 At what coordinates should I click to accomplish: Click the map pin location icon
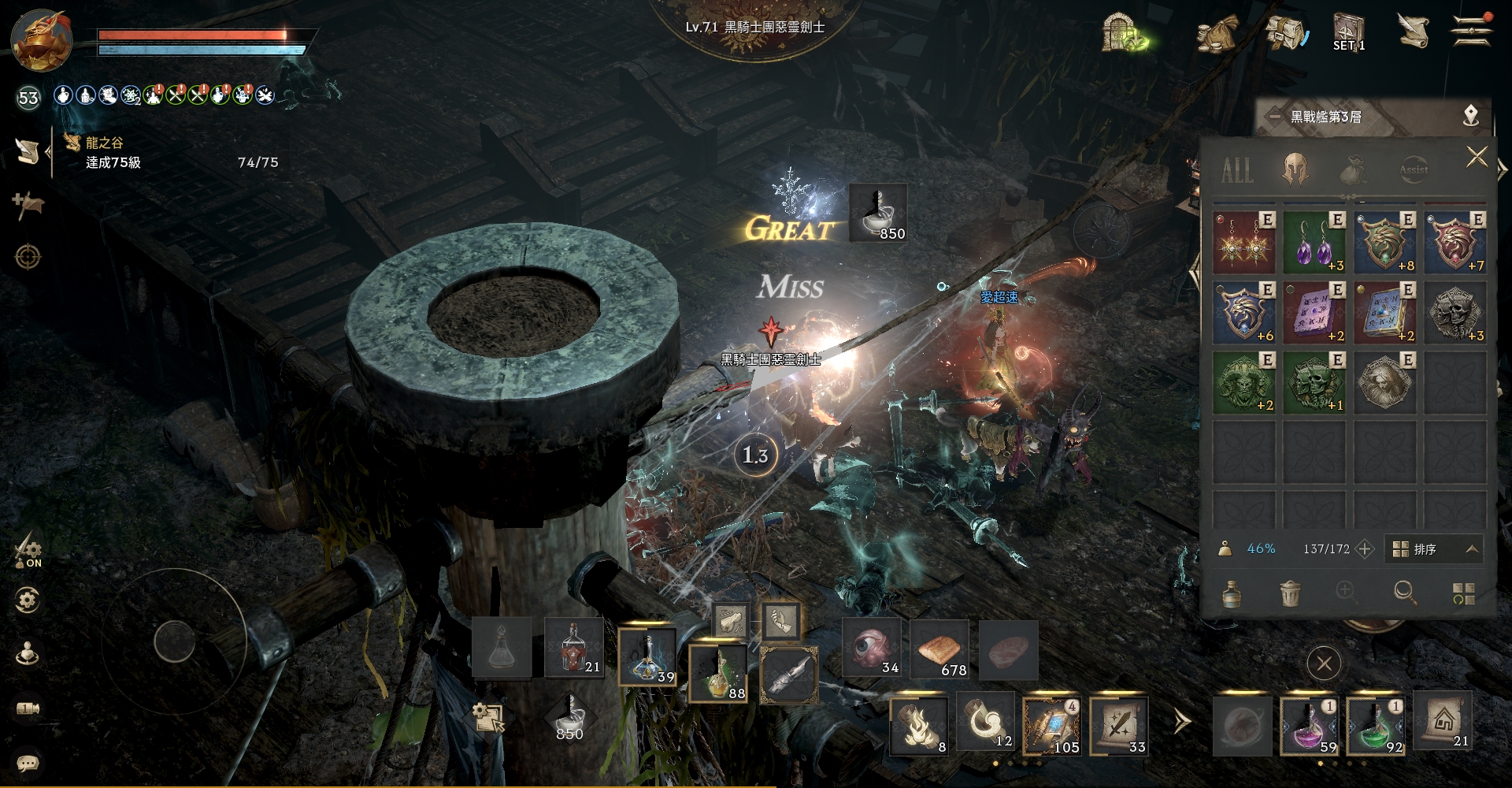click(1470, 116)
